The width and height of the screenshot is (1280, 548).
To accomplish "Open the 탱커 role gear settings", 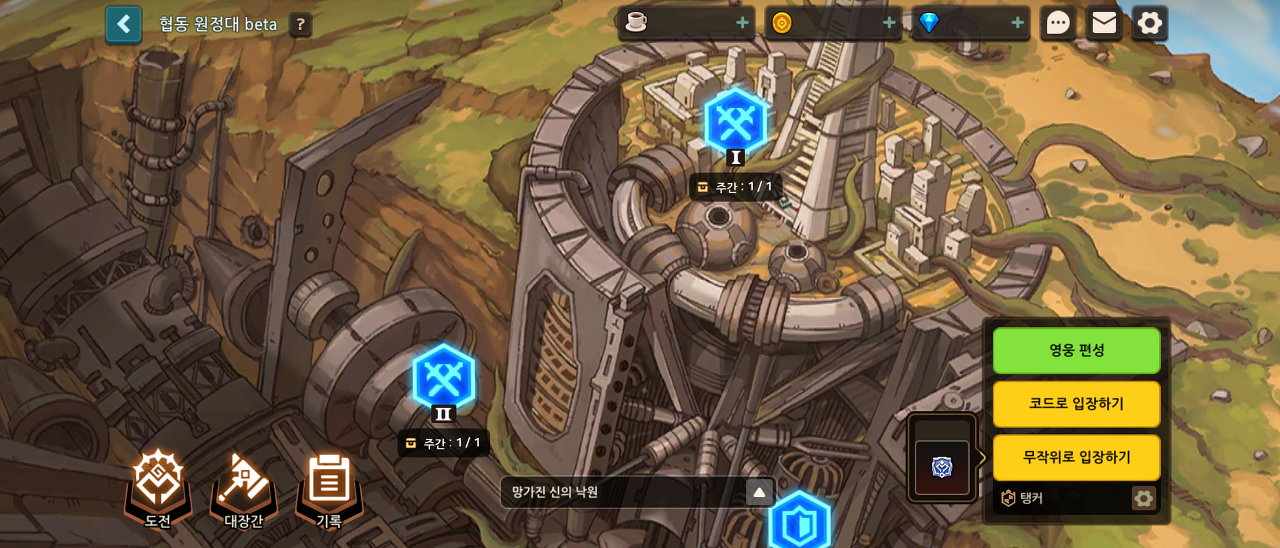I will pyautogui.click(x=1143, y=498).
